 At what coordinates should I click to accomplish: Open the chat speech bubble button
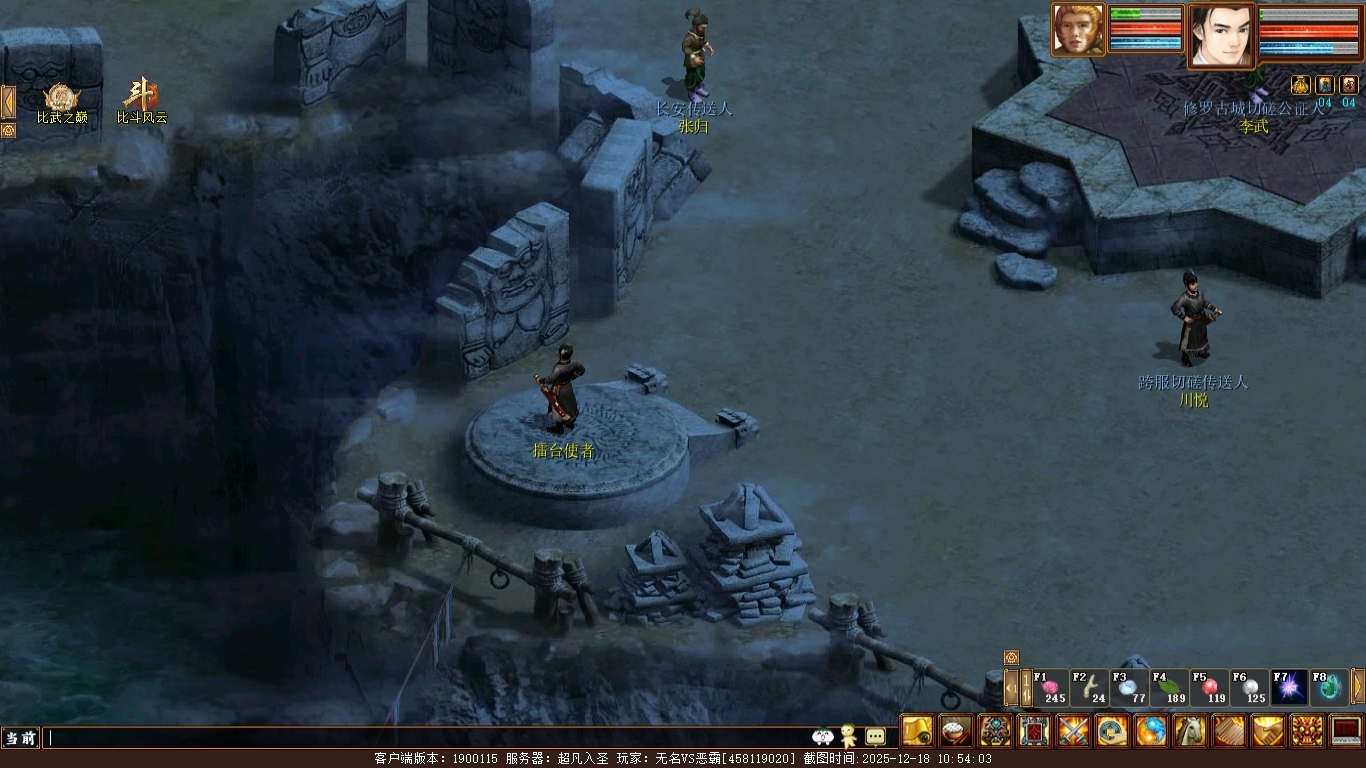coord(875,737)
